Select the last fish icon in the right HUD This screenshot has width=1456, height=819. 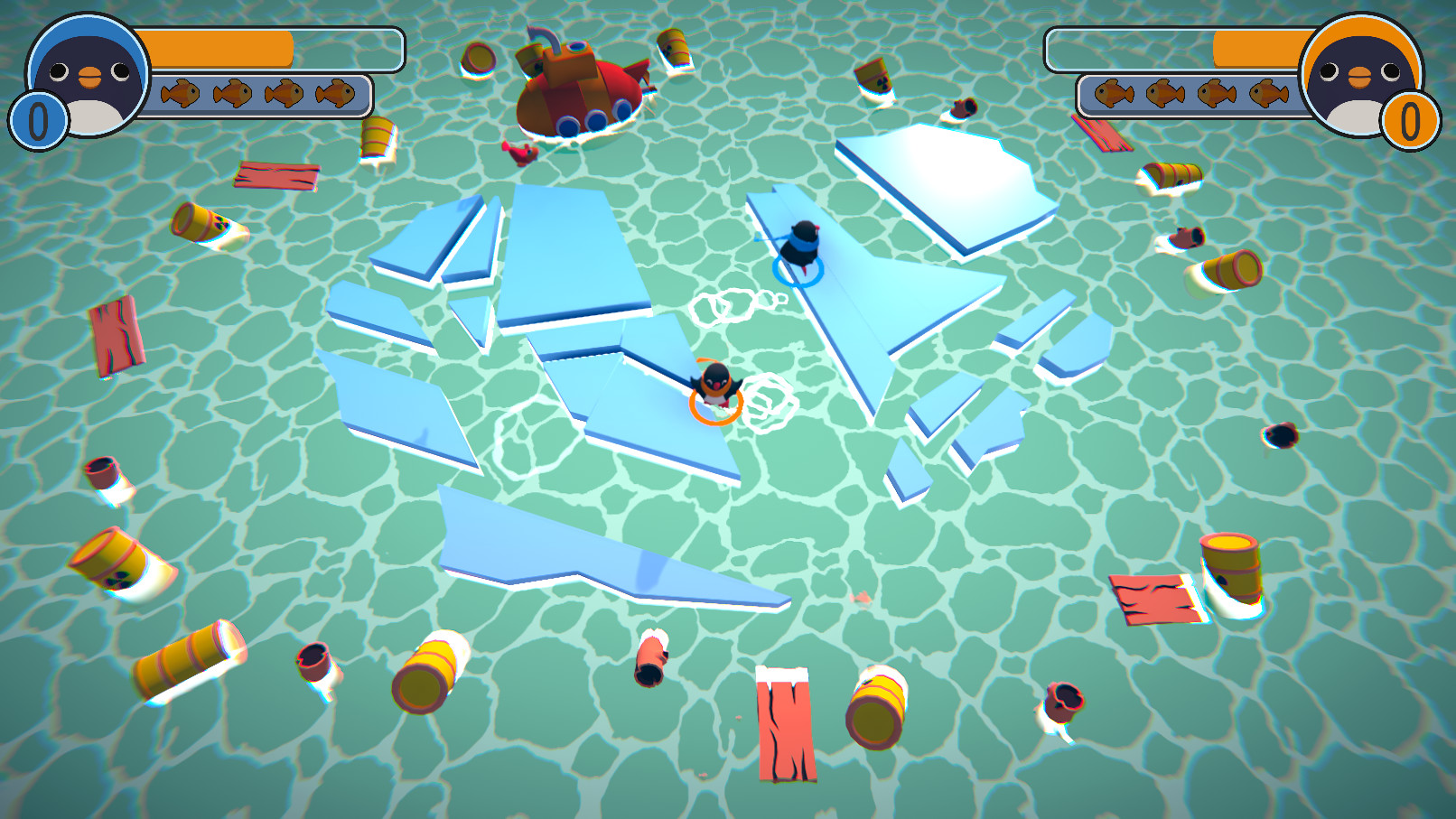click(1269, 93)
